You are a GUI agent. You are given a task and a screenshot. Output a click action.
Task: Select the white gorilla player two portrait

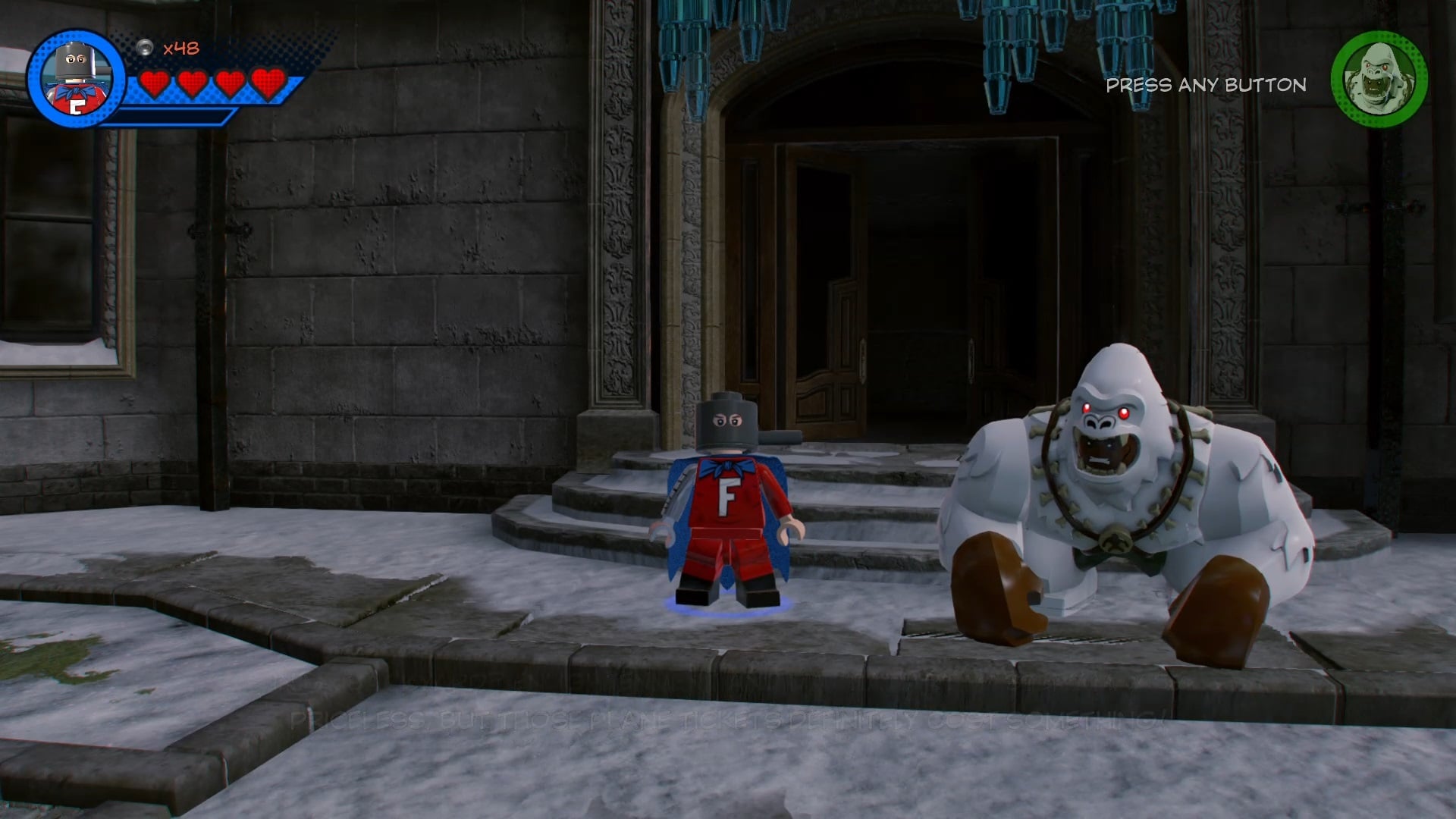point(1379,79)
